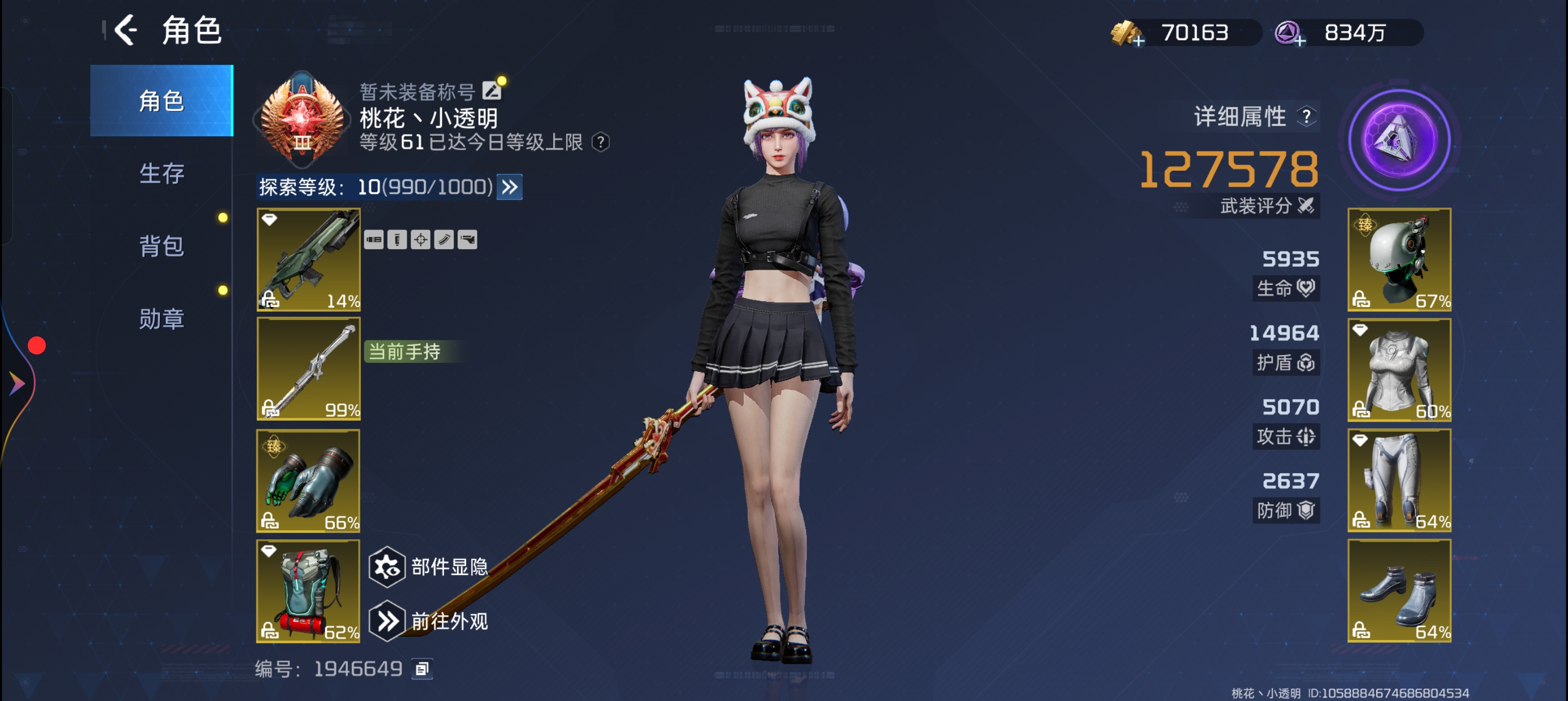Expand the 探索等级 details arrow
1568x701 pixels.
pyautogui.click(x=510, y=187)
